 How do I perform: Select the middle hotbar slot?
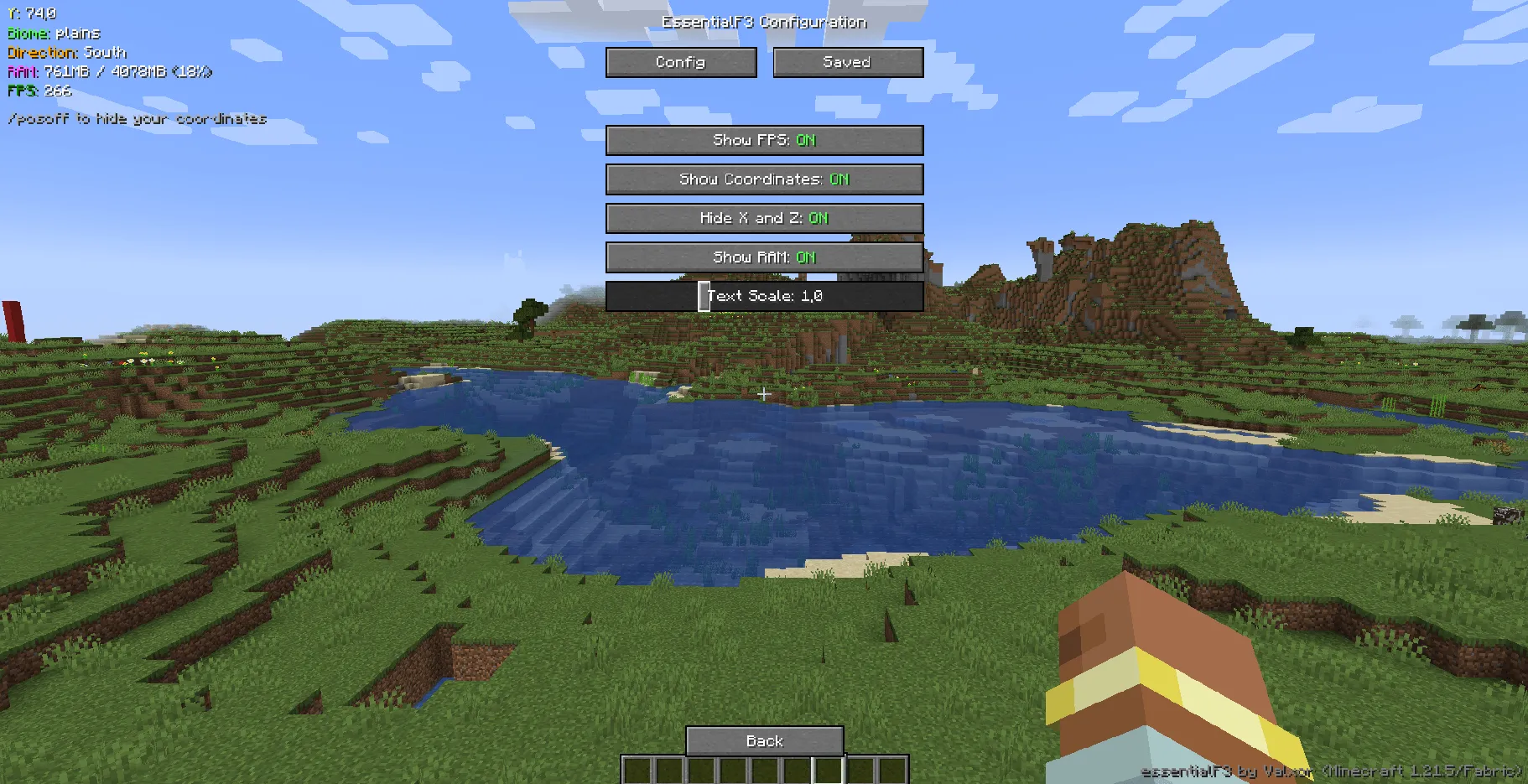tap(764, 770)
